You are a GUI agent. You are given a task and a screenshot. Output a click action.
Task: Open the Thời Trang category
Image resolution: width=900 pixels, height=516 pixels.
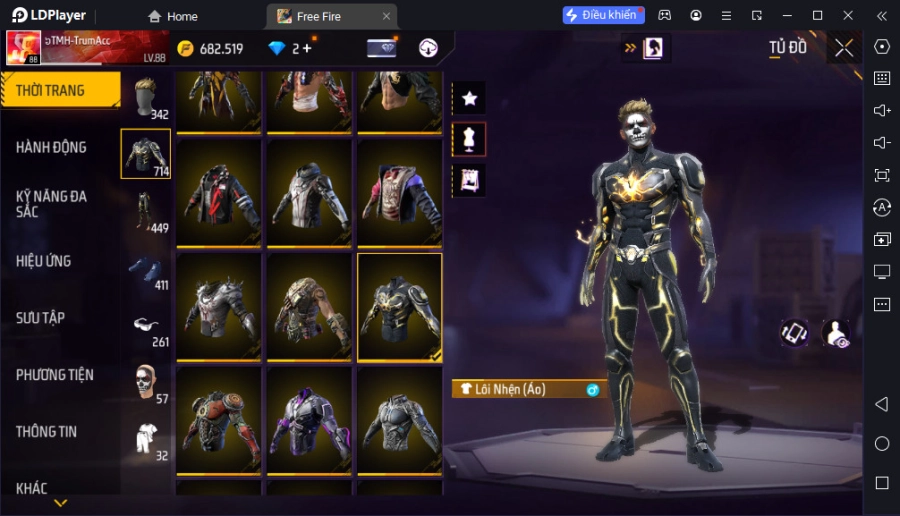click(x=60, y=90)
